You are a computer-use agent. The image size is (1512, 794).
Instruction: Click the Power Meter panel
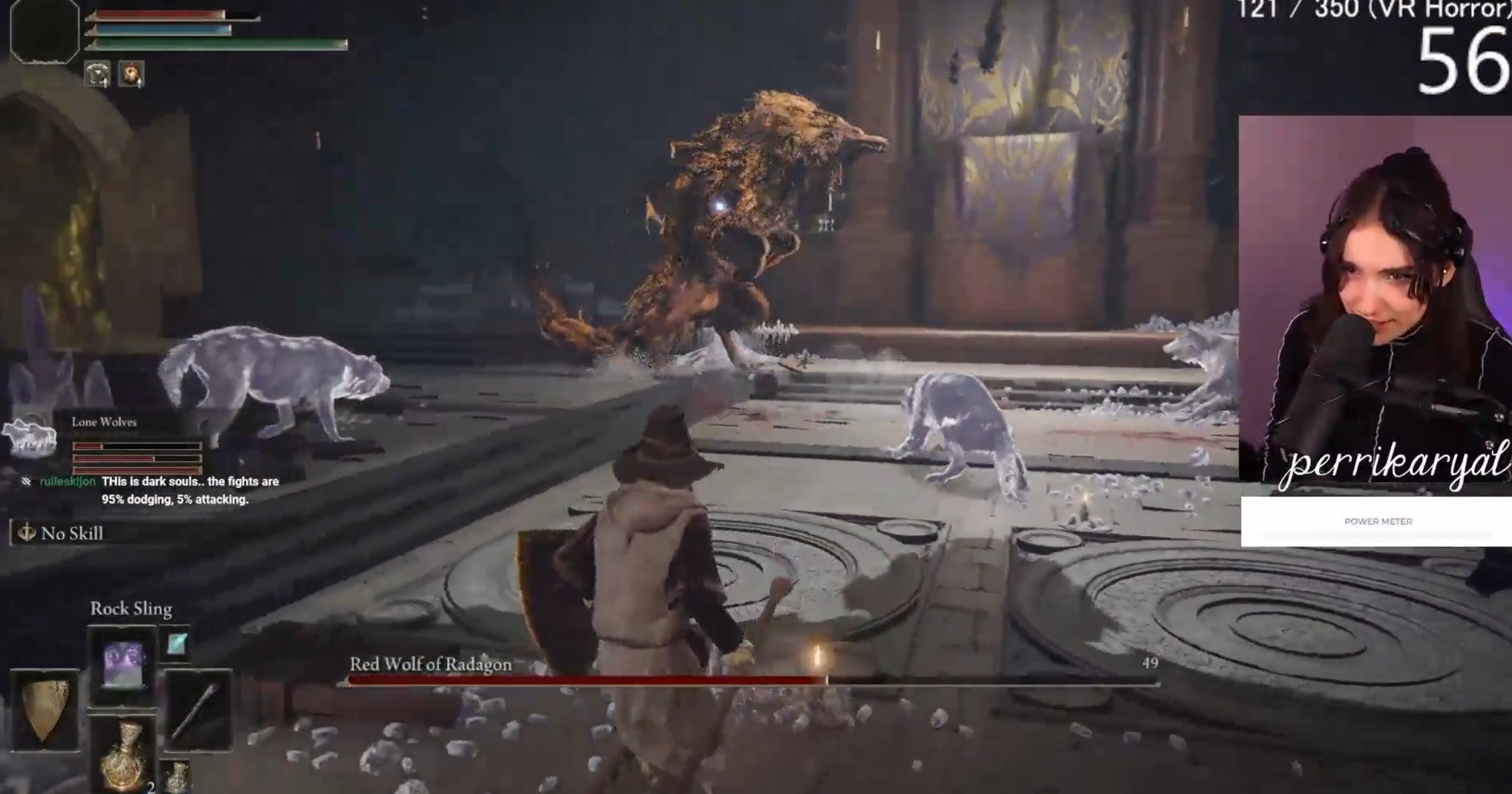click(x=1376, y=521)
